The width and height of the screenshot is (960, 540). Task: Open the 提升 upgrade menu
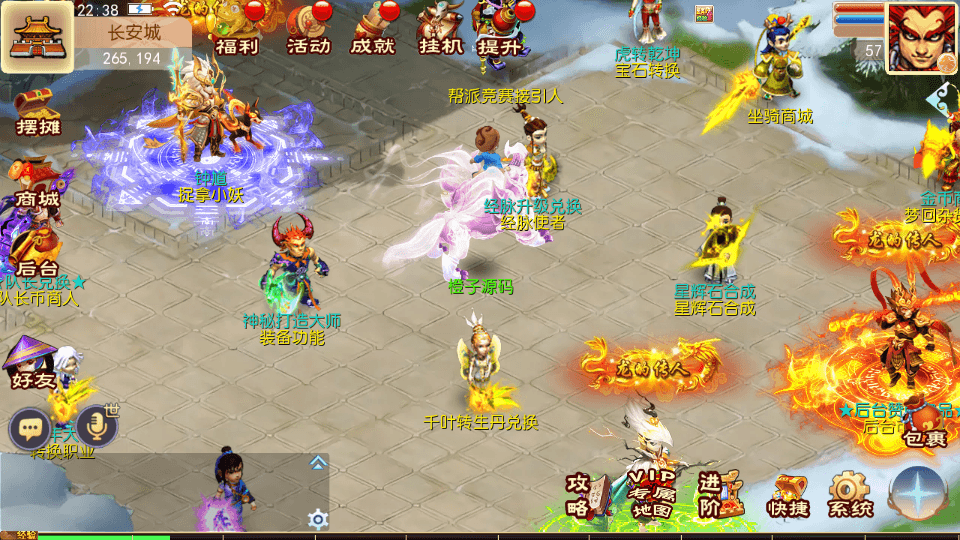pos(499,30)
